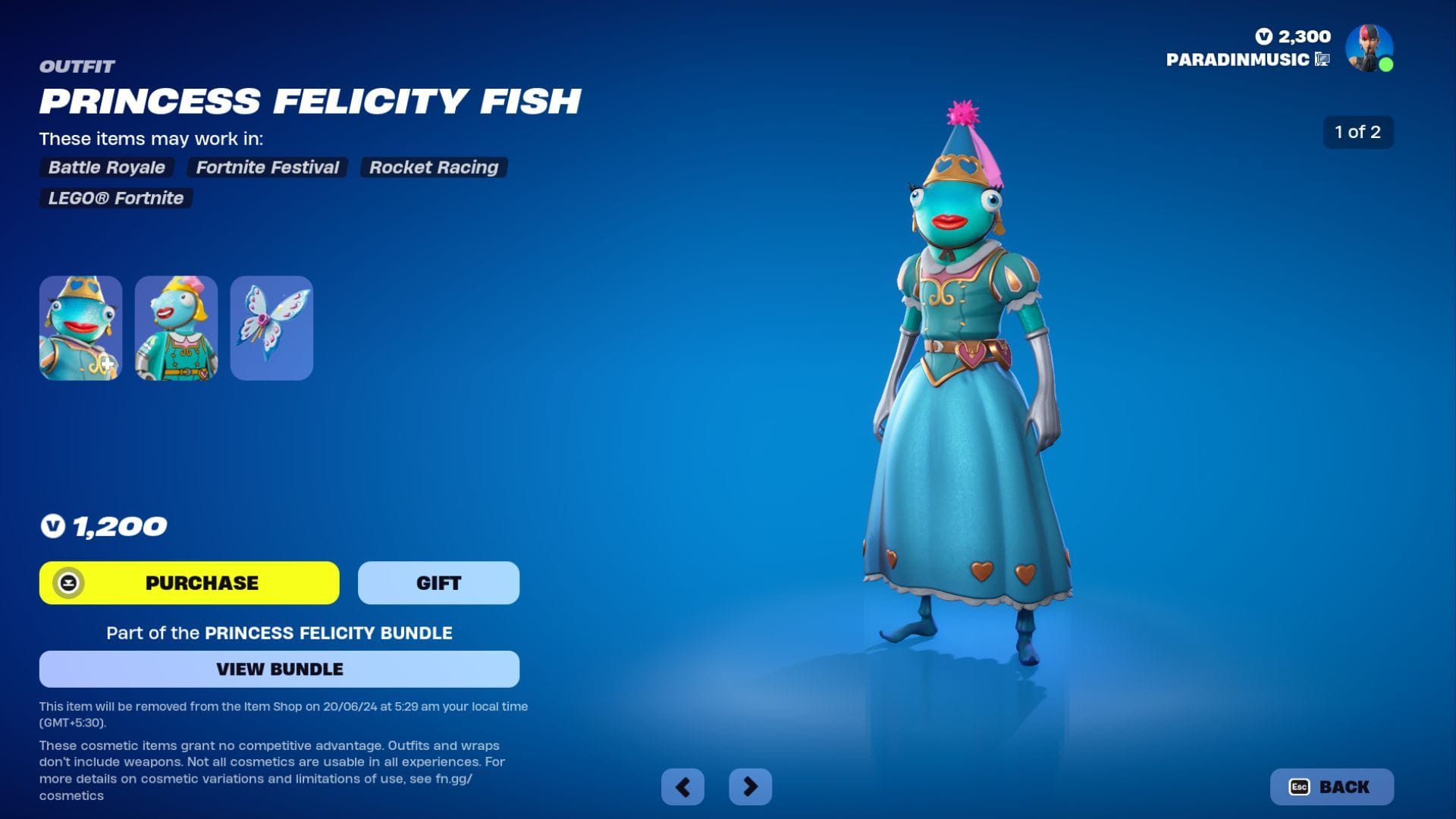Toggle the LEGO Fortnite compatibility tag
The height and width of the screenshot is (819, 1456).
click(x=116, y=198)
